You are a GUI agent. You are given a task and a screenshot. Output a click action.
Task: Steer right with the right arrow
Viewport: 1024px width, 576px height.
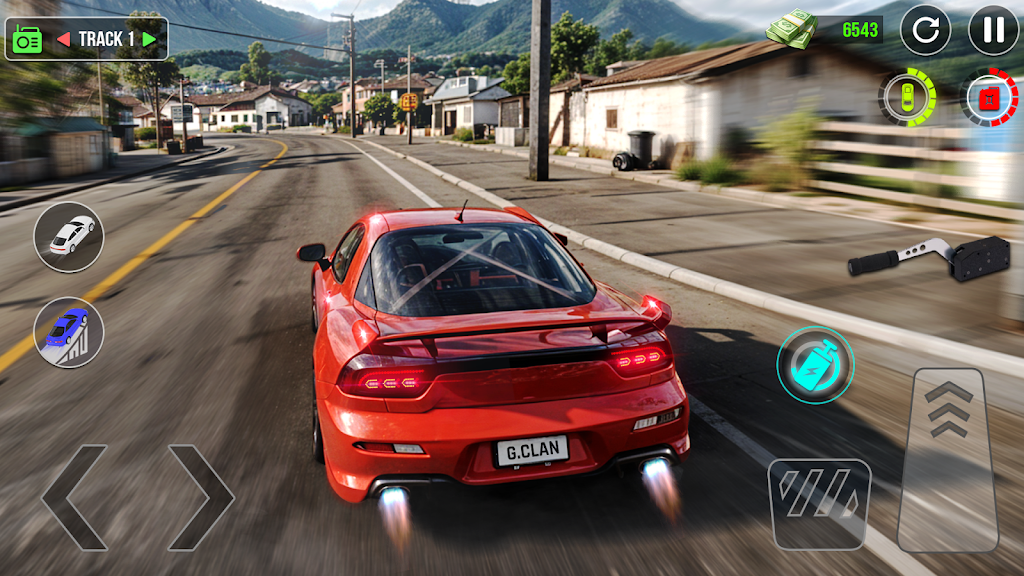pos(200,497)
